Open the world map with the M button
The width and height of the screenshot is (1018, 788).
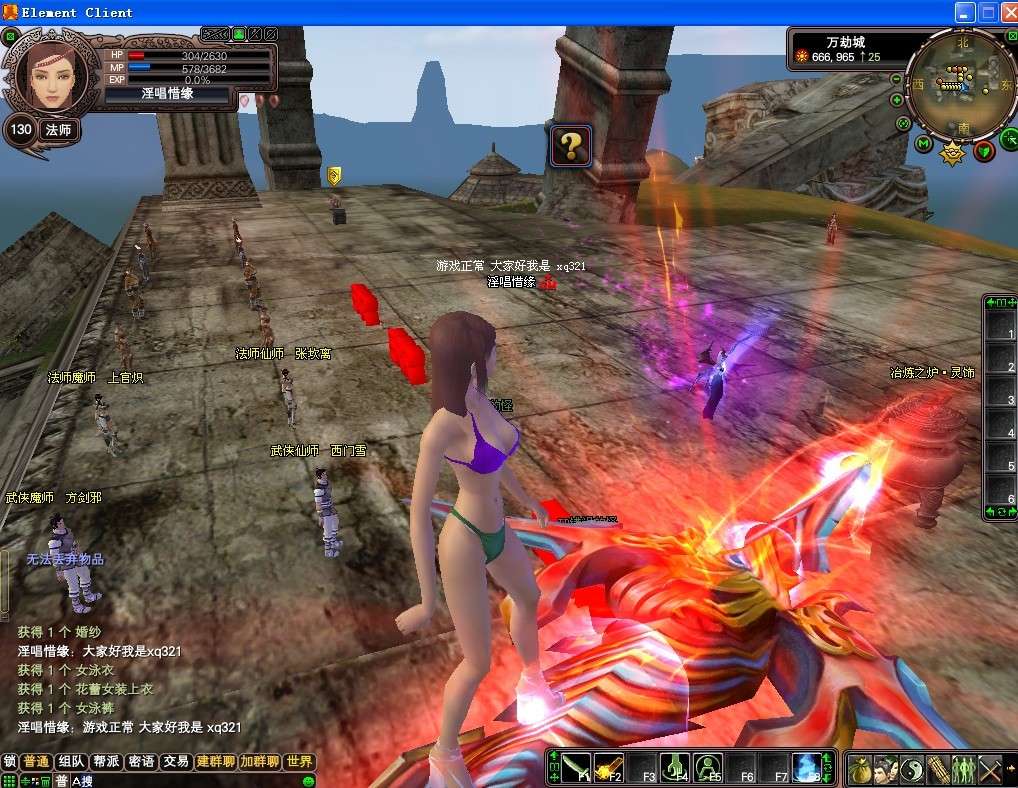pyautogui.click(x=923, y=144)
